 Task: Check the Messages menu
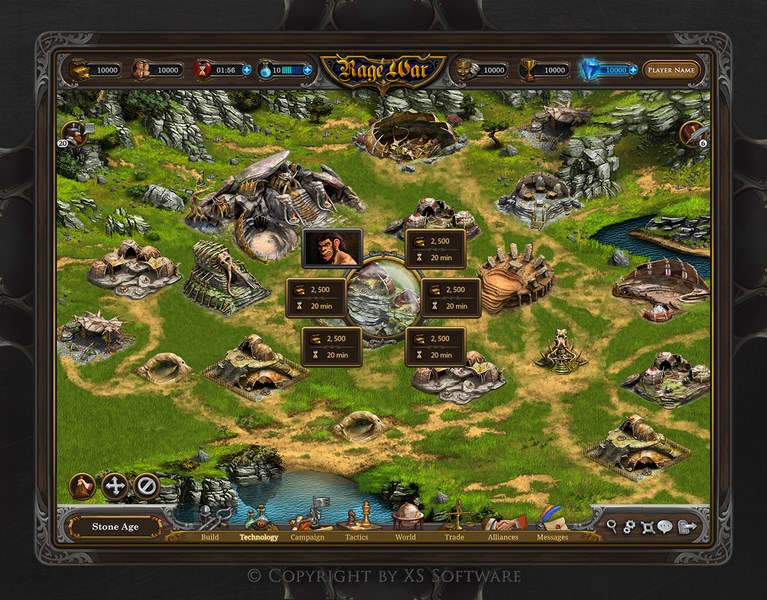pyautogui.click(x=552, y=536)
